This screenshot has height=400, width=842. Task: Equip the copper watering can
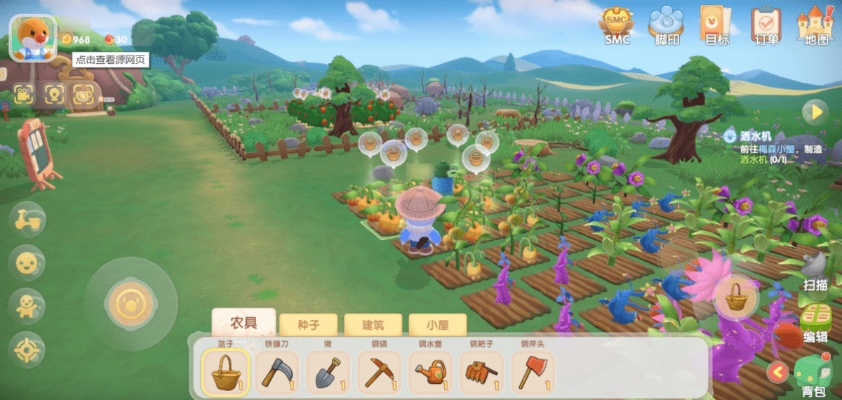tap(431, 371)
